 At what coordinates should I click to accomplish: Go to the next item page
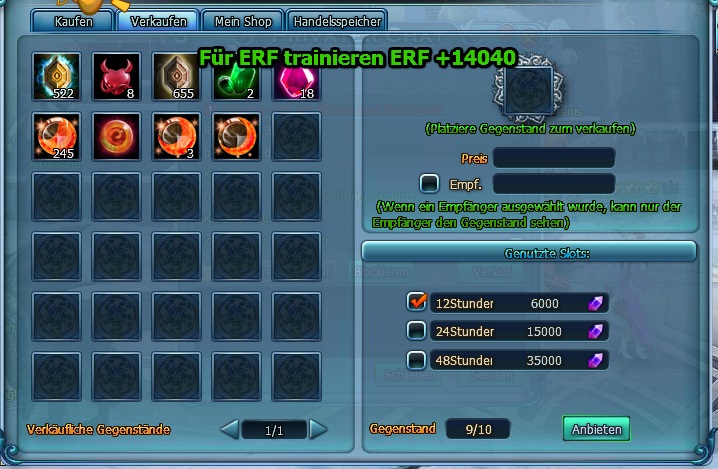tap(318, 430)
